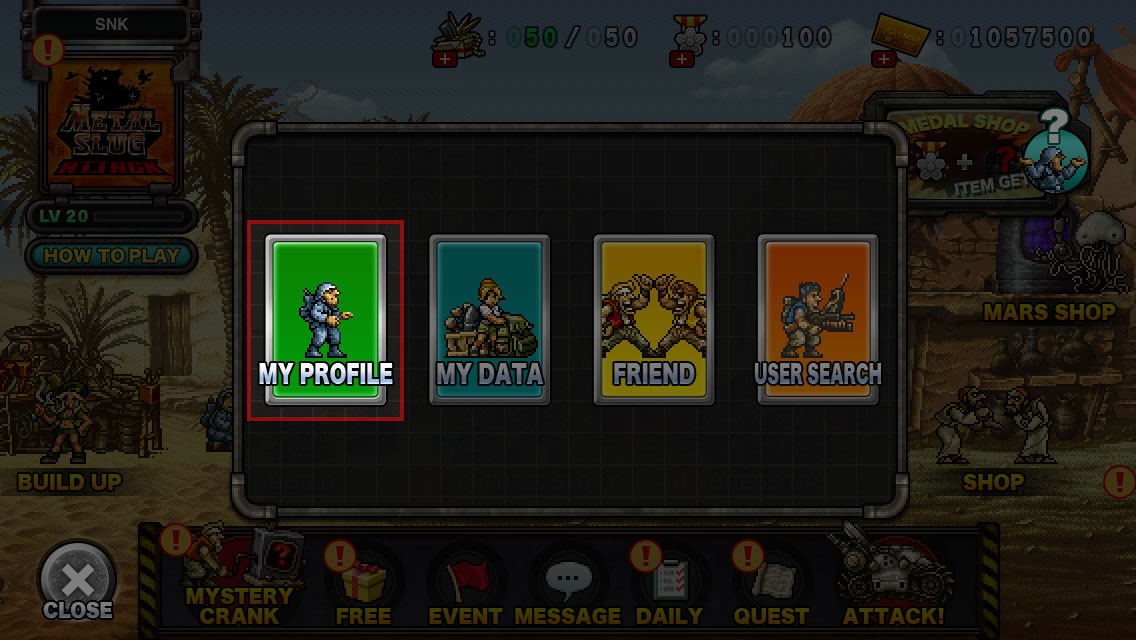
Task: Add MSP gold via plus button
Action: click(883, 60)
